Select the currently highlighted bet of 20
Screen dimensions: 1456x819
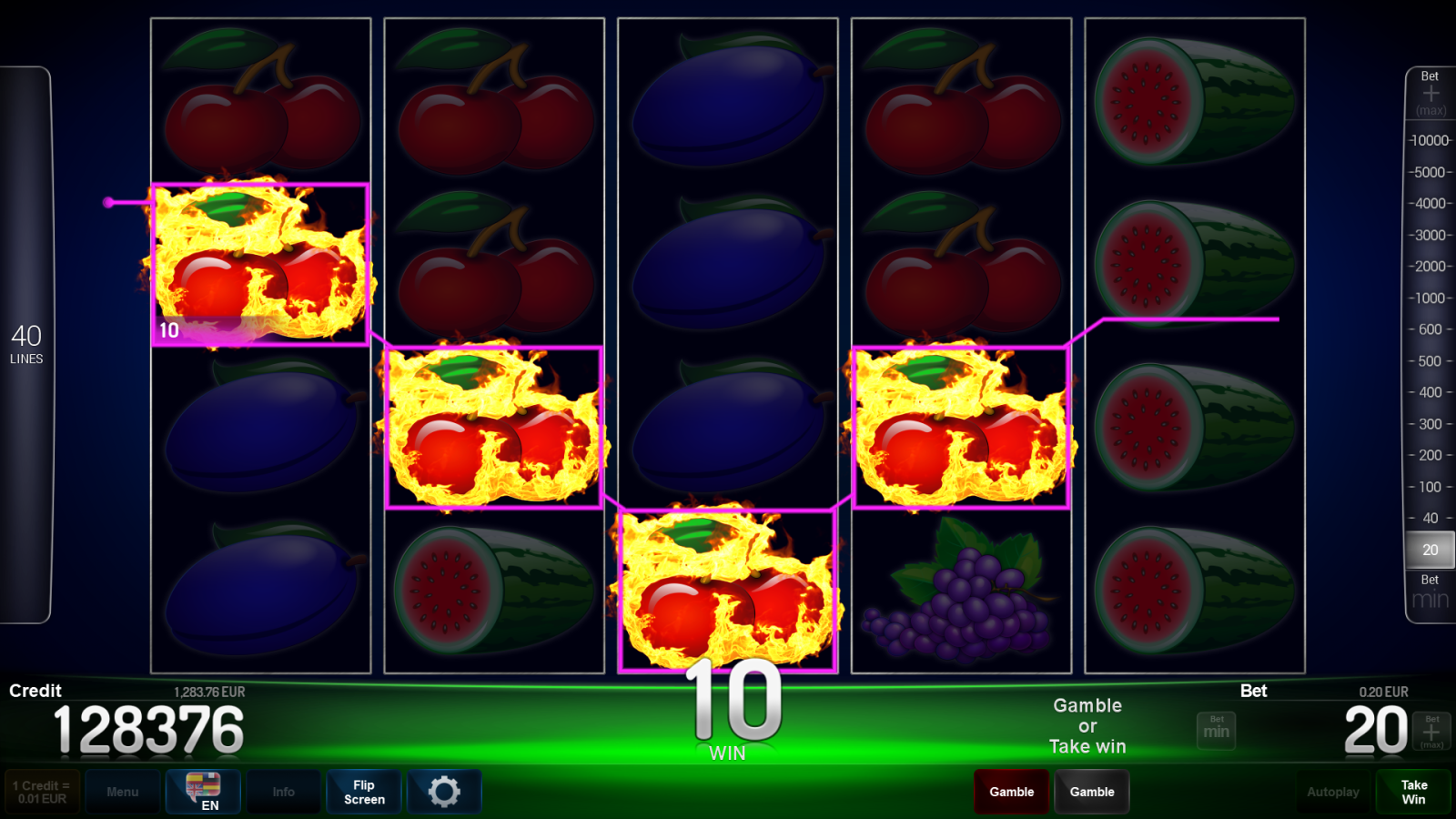tap(1429, 550)
